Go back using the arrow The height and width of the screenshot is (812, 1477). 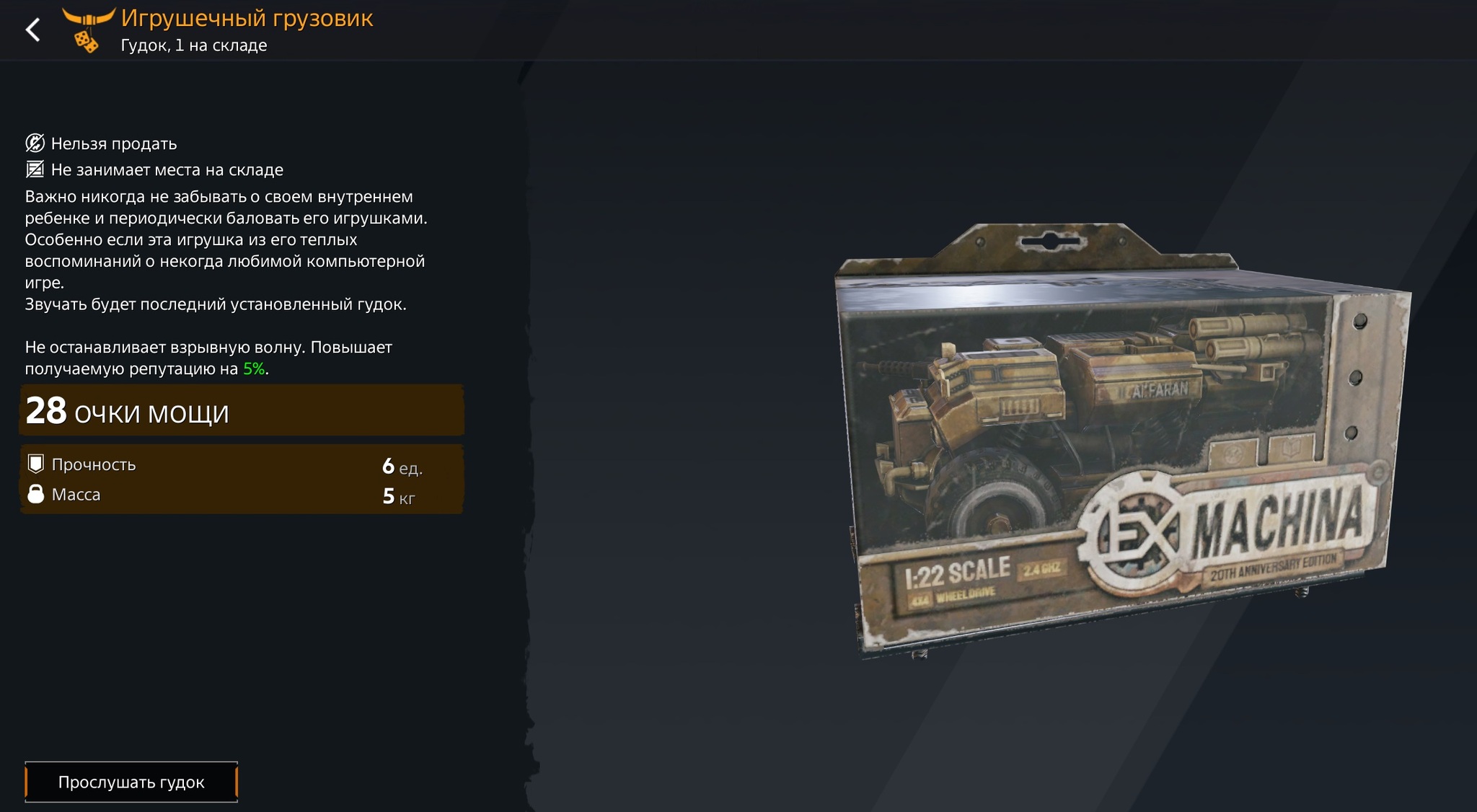coord(33,30)
